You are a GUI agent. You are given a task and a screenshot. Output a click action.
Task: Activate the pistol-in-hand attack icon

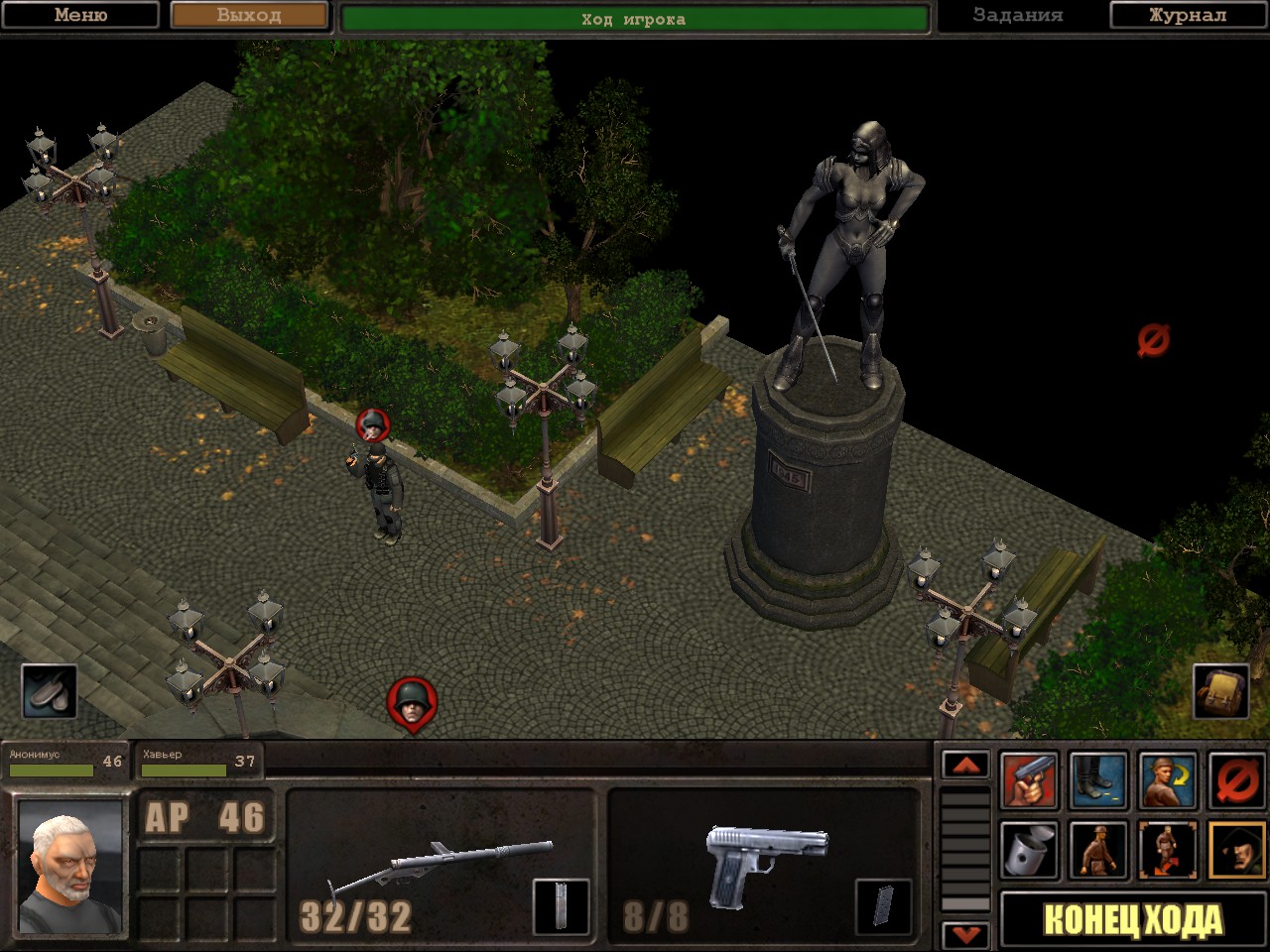(1029, 781)
